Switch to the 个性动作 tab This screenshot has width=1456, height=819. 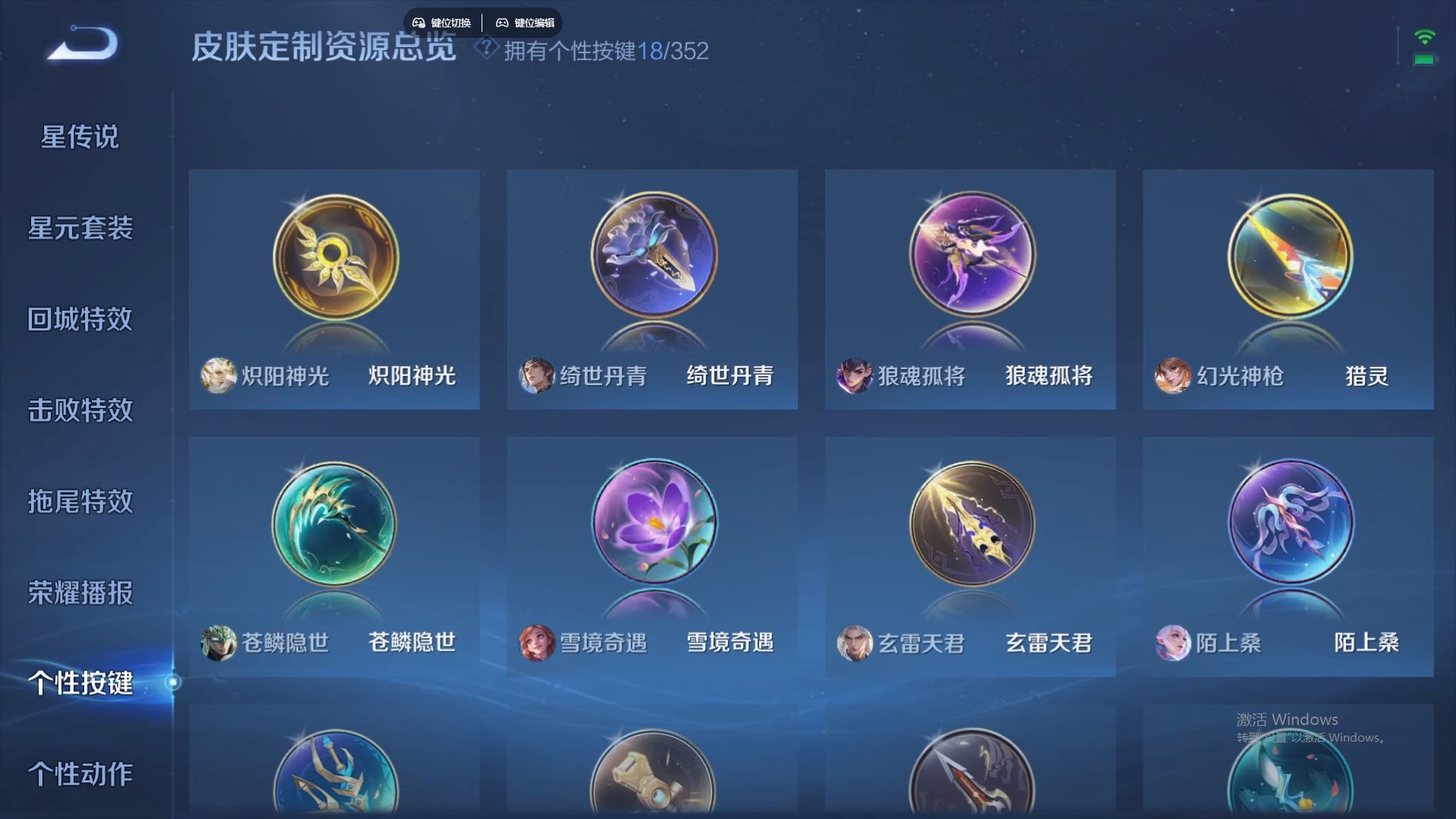(80, 775)
